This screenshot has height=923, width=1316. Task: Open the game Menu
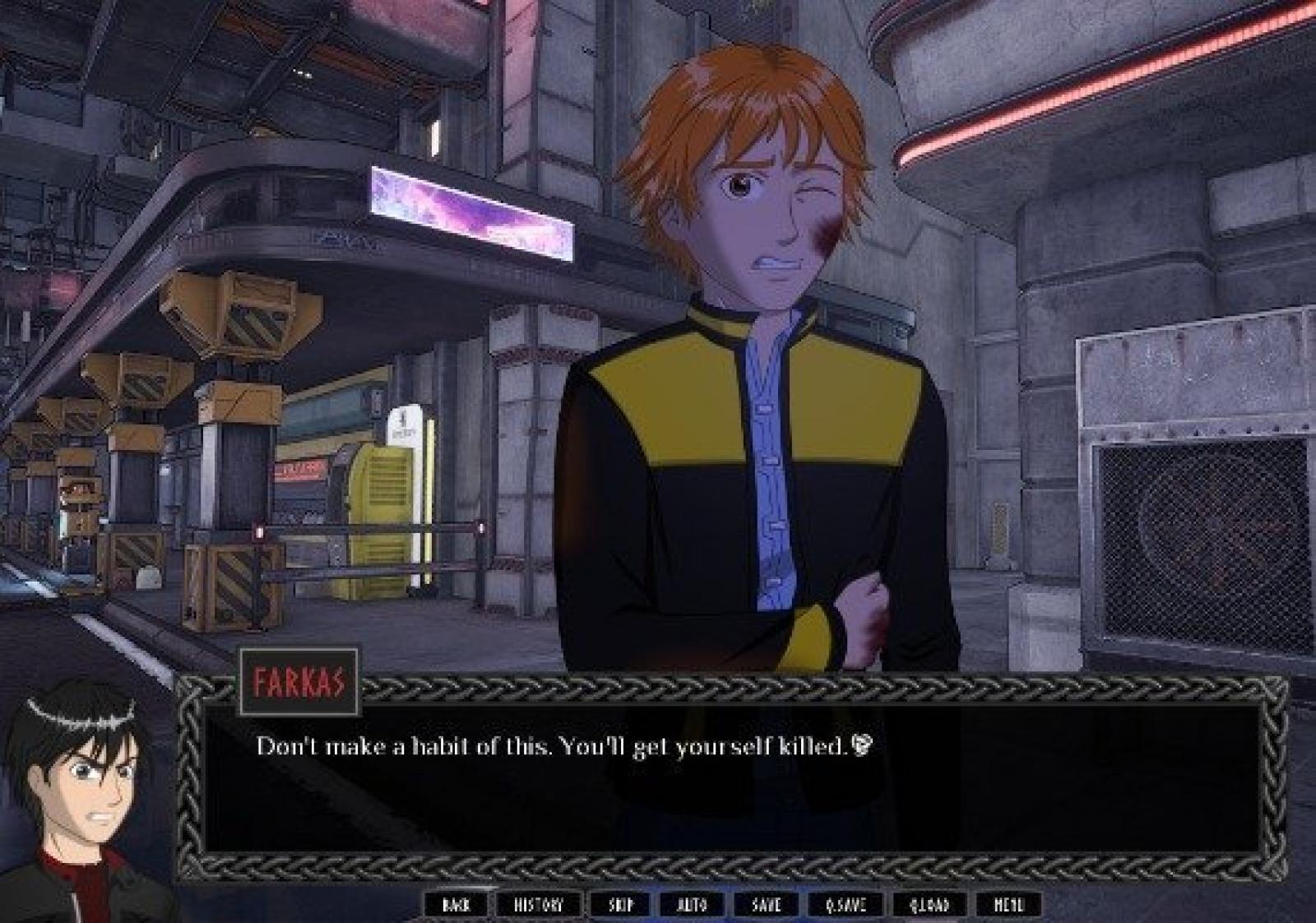click(x=1008, y=905)
